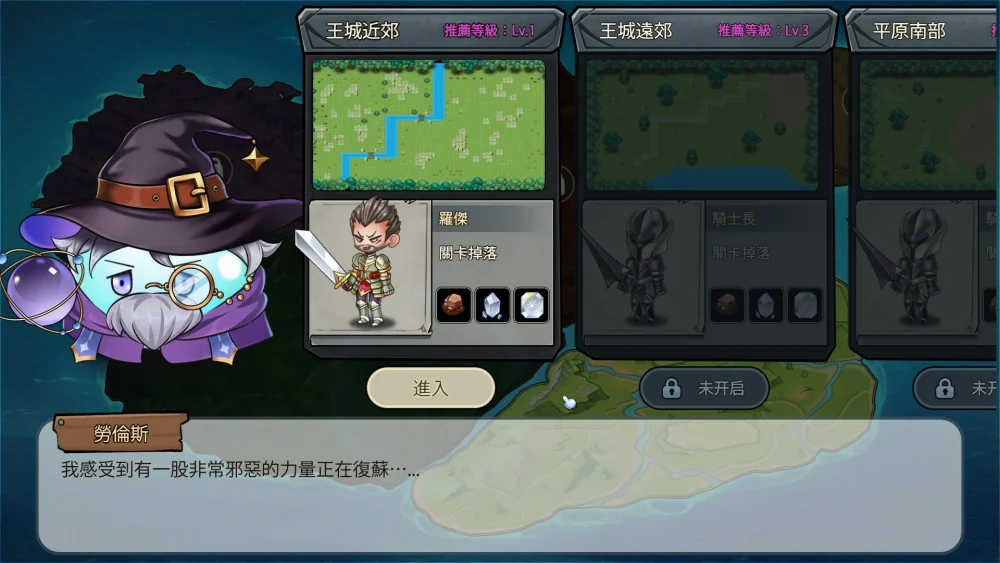This screenshot has width=1000, height=563.
Task: Select the 王城近郊 map thumbnail
Action: tap(429, 124)
